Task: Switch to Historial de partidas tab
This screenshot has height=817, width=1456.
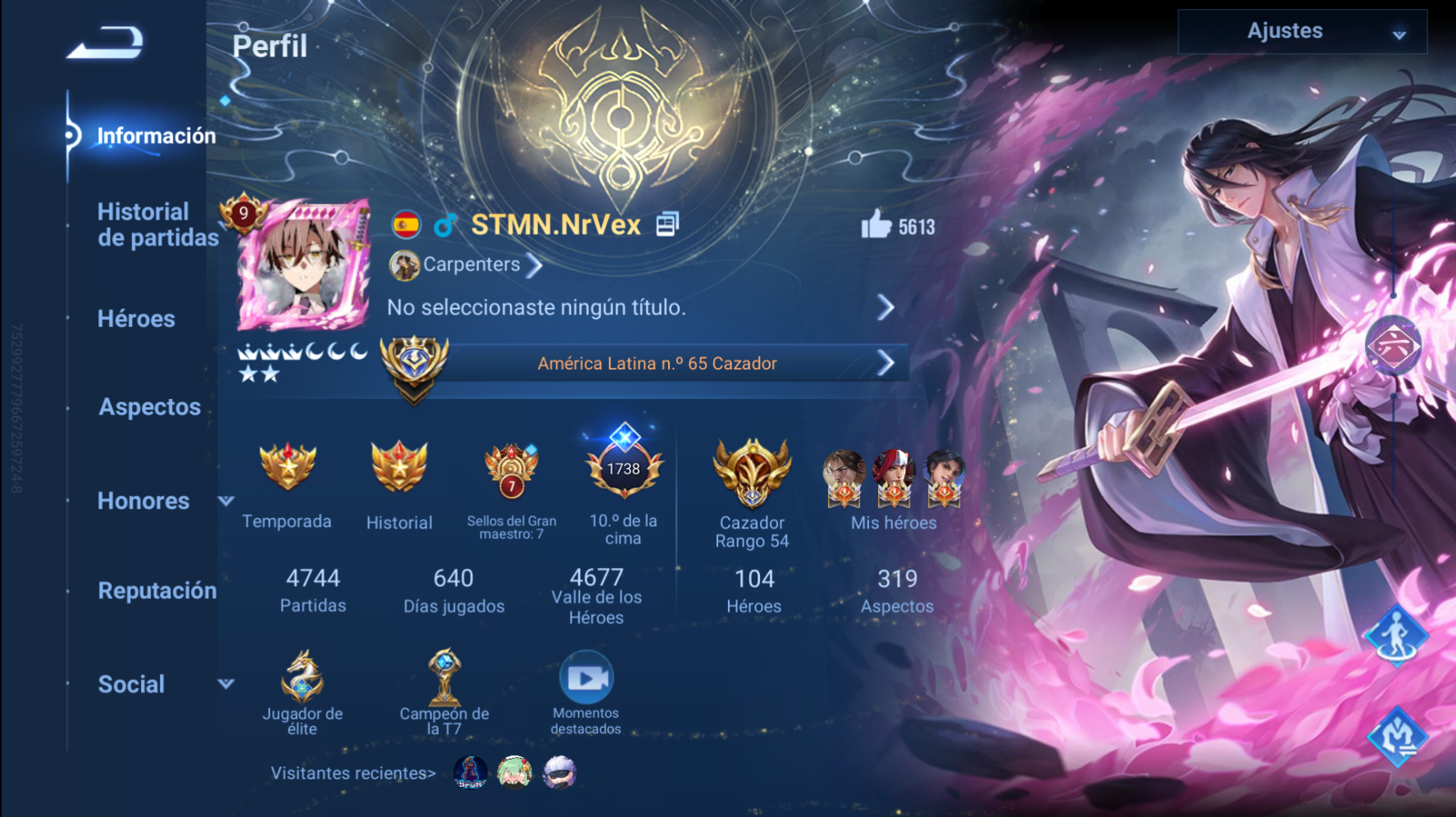Action: pos(157,225)
